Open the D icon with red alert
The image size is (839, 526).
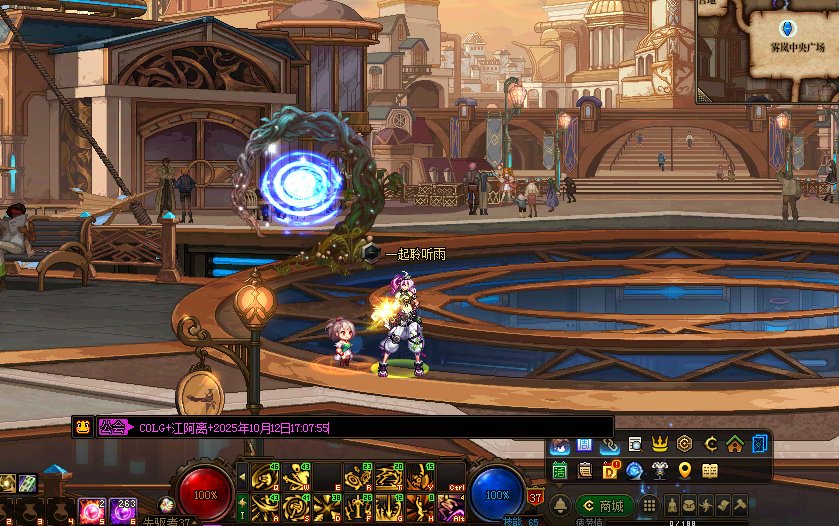point(610,470)
